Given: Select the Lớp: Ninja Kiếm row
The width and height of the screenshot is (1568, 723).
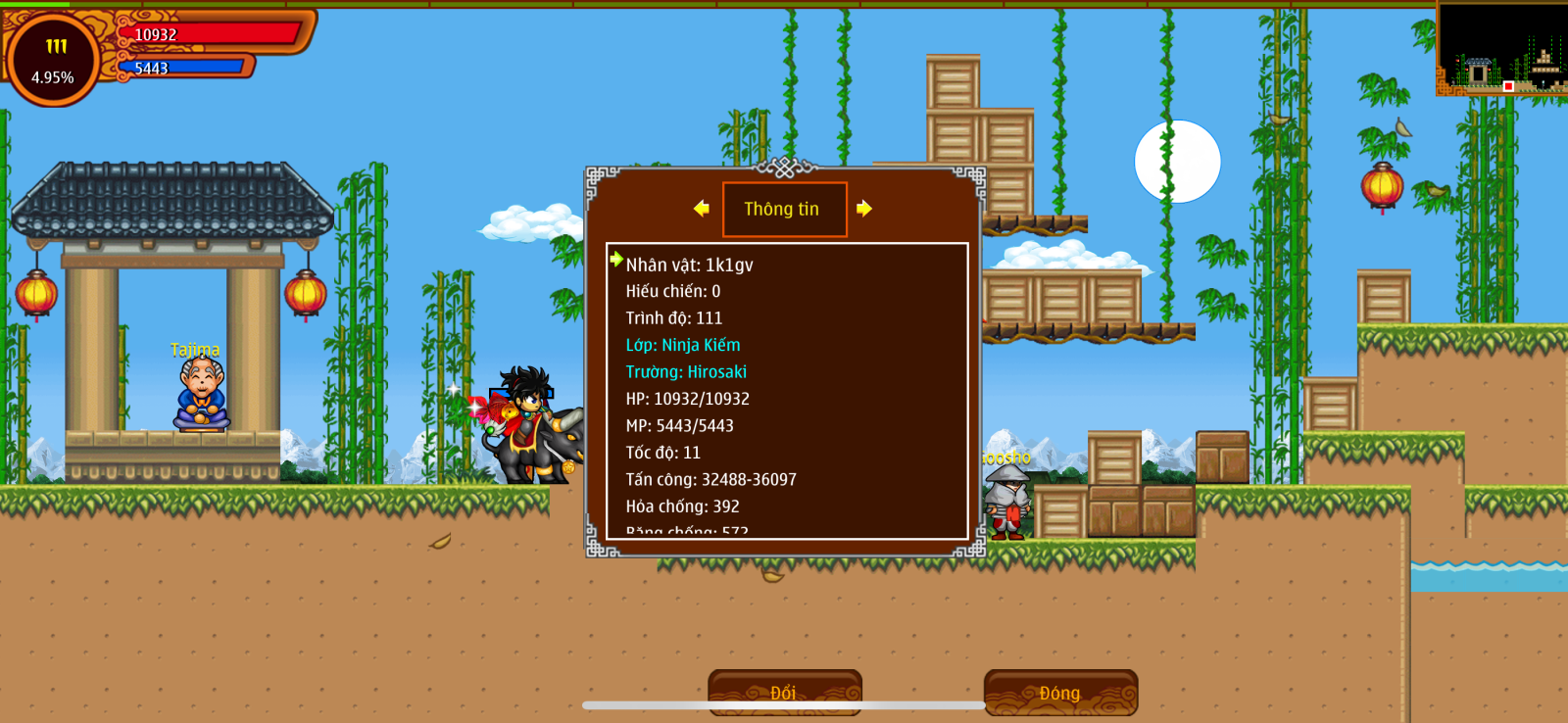Looking at the screenshot, I should tap(683, 345).
